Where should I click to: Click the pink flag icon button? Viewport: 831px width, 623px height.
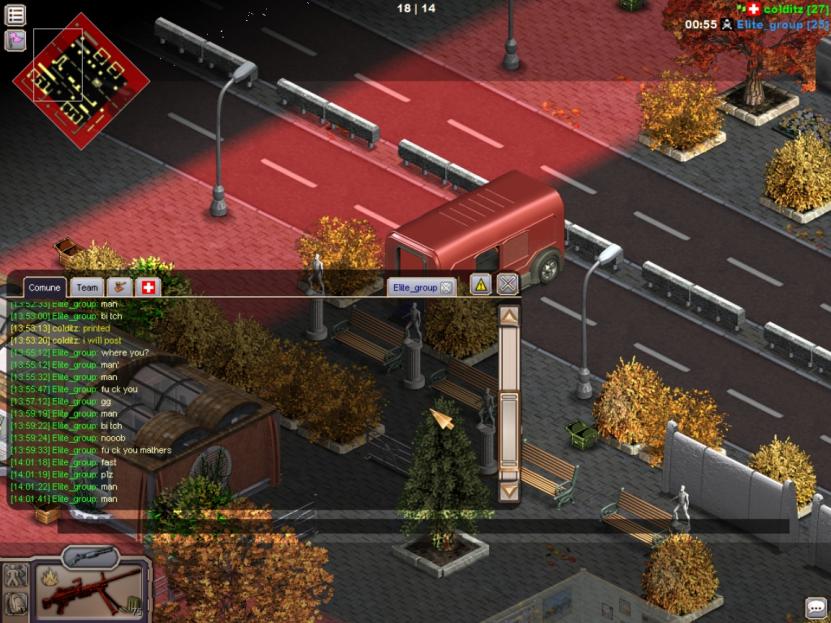pos(16,40)
